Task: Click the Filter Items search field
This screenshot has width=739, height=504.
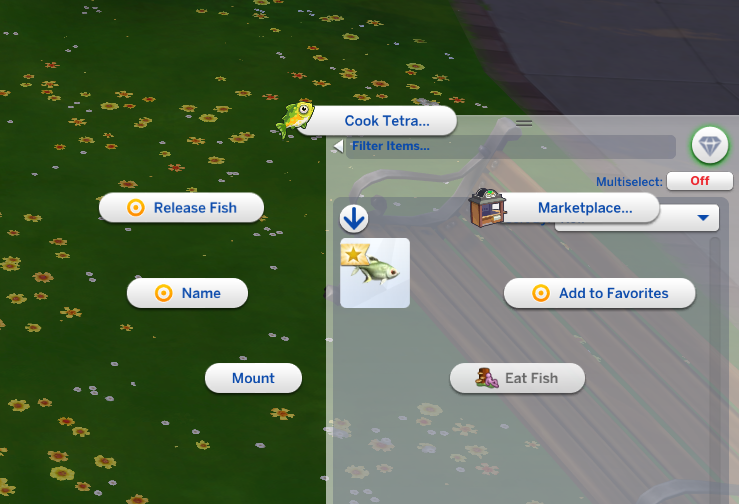Action: click(510, 147)
